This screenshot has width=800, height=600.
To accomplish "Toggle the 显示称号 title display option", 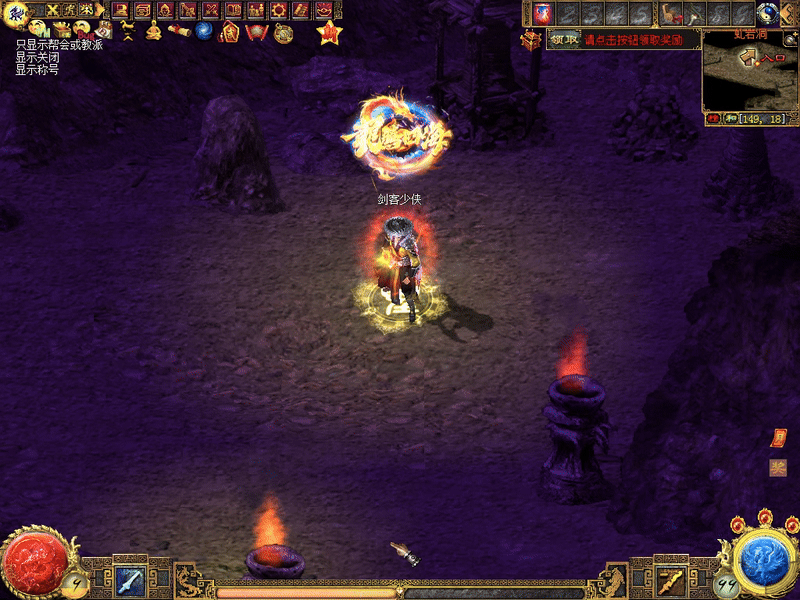I will [x=37, y=70].
